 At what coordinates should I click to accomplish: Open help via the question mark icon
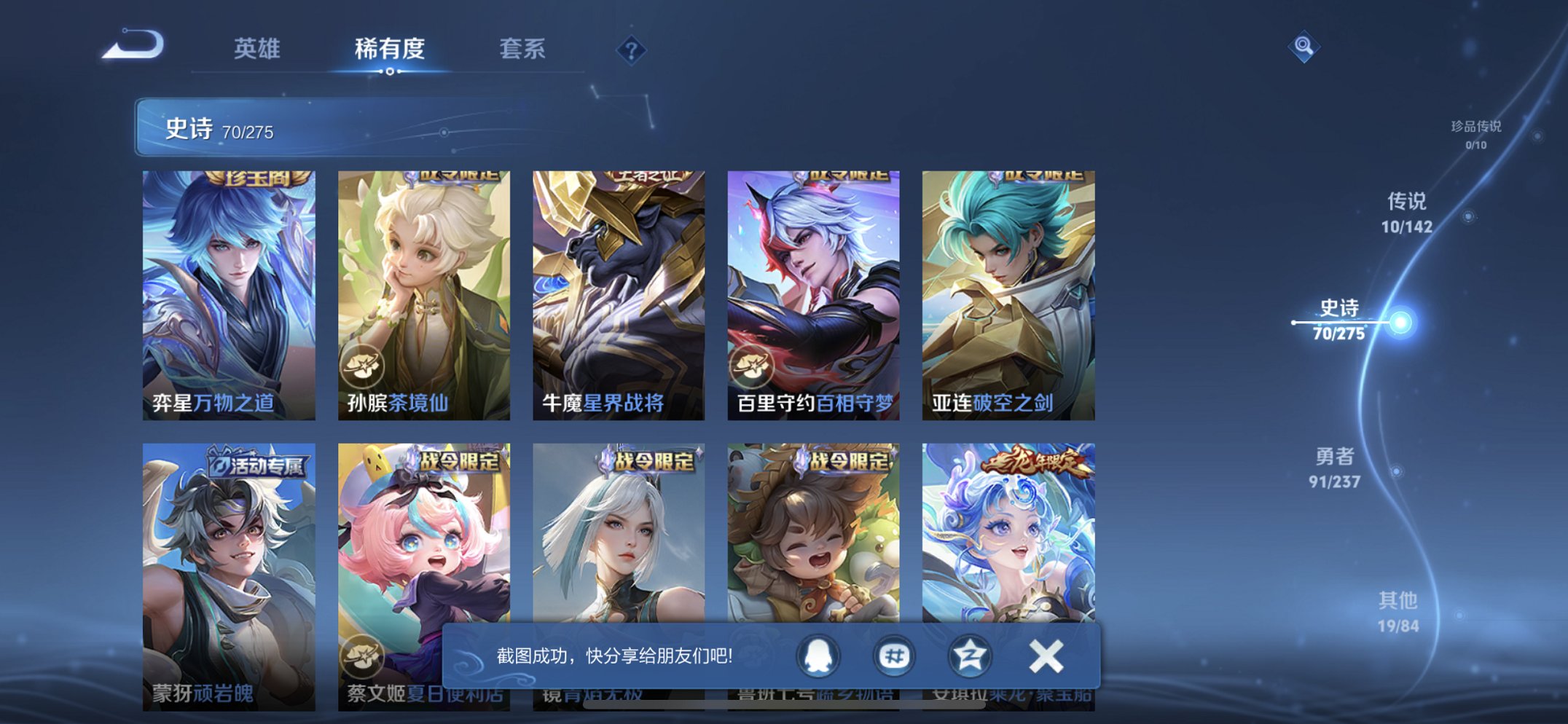click(x=632, y=50)
